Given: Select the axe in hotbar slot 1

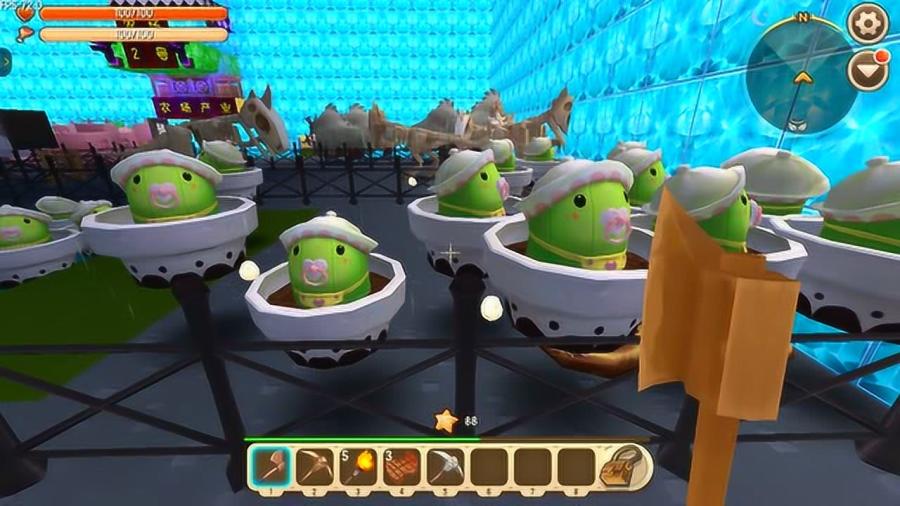Looking at the screenshot, I should [271, 466].
